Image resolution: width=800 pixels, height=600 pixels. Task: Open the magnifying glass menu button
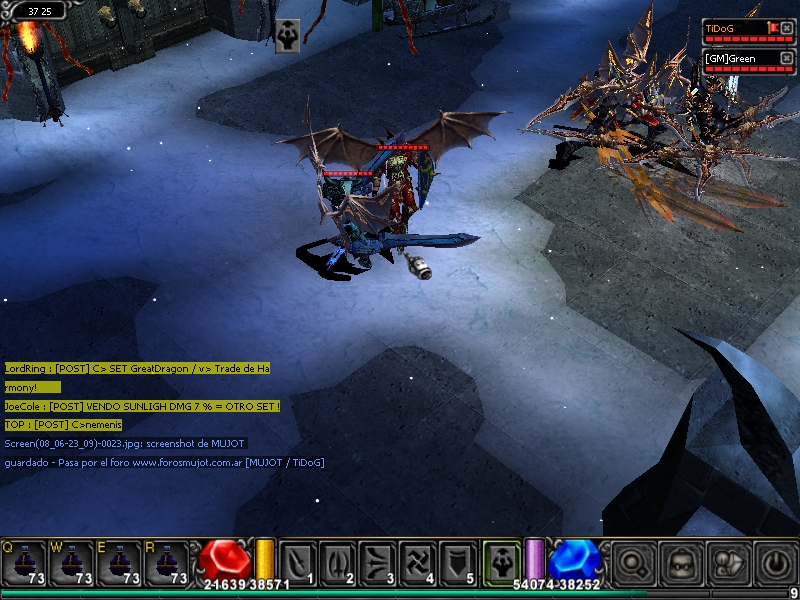click(633, 562)
